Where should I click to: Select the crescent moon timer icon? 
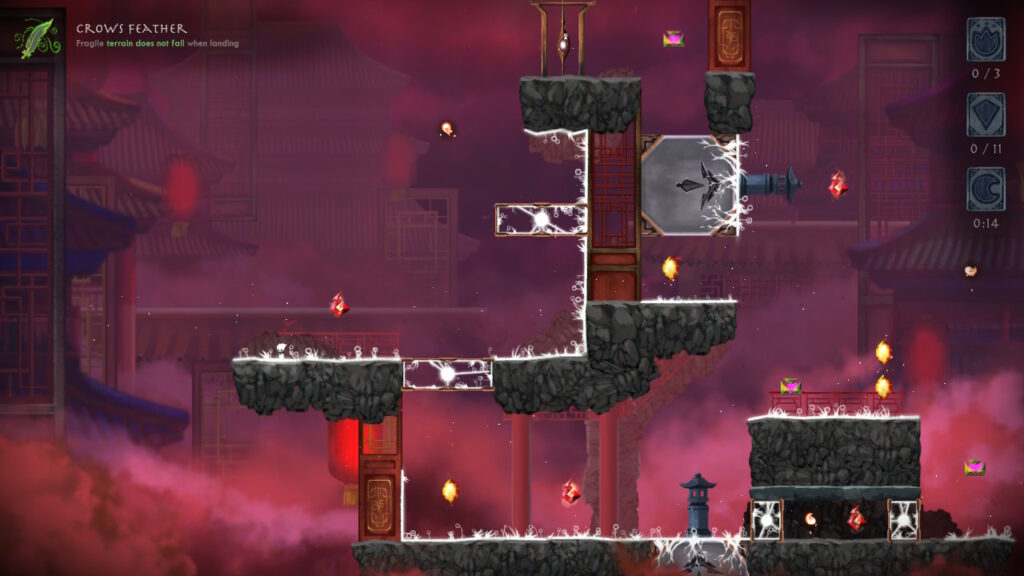click(x=985, y=189)
